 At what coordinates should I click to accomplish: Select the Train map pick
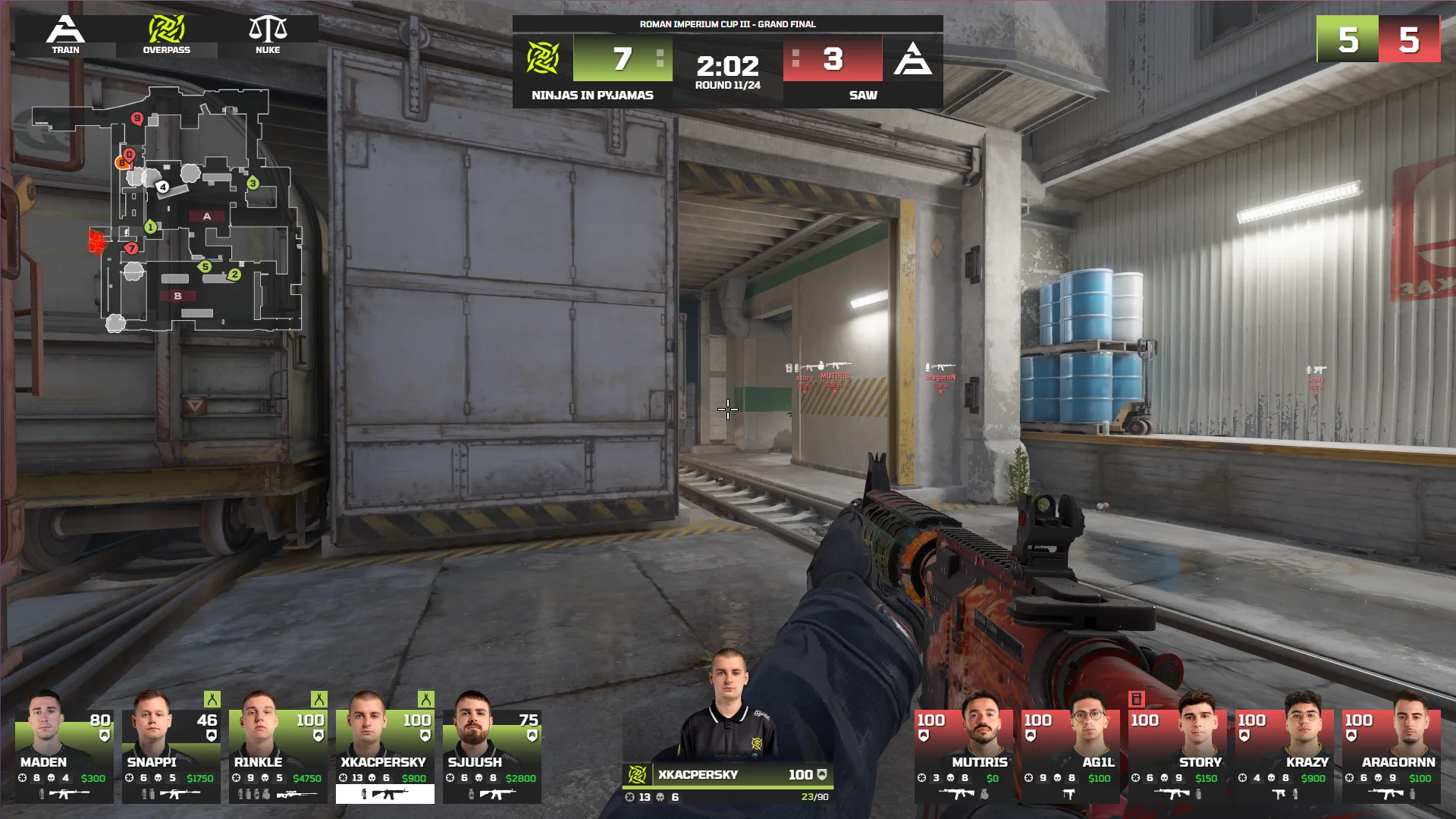65,36
